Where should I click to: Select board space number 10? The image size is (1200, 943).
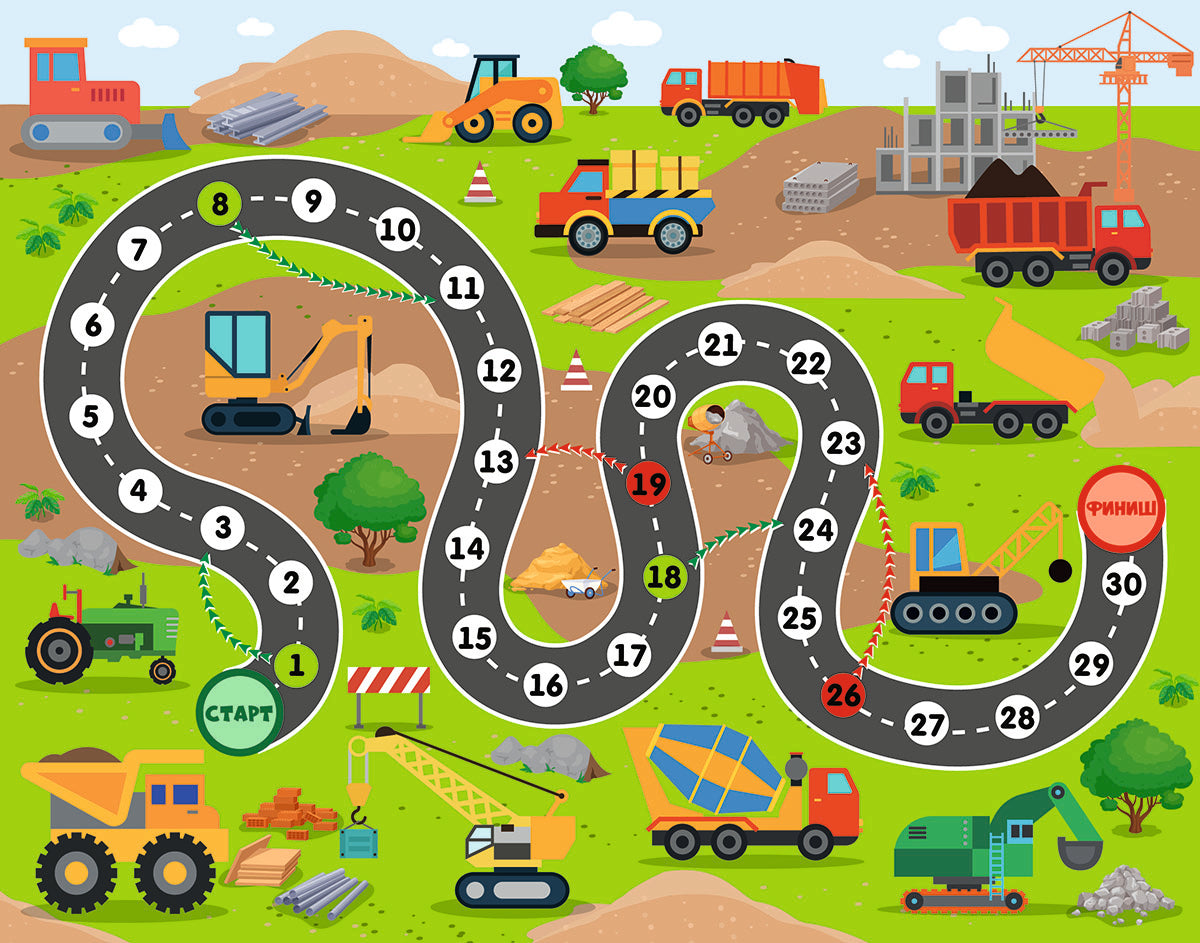[397, 230]
